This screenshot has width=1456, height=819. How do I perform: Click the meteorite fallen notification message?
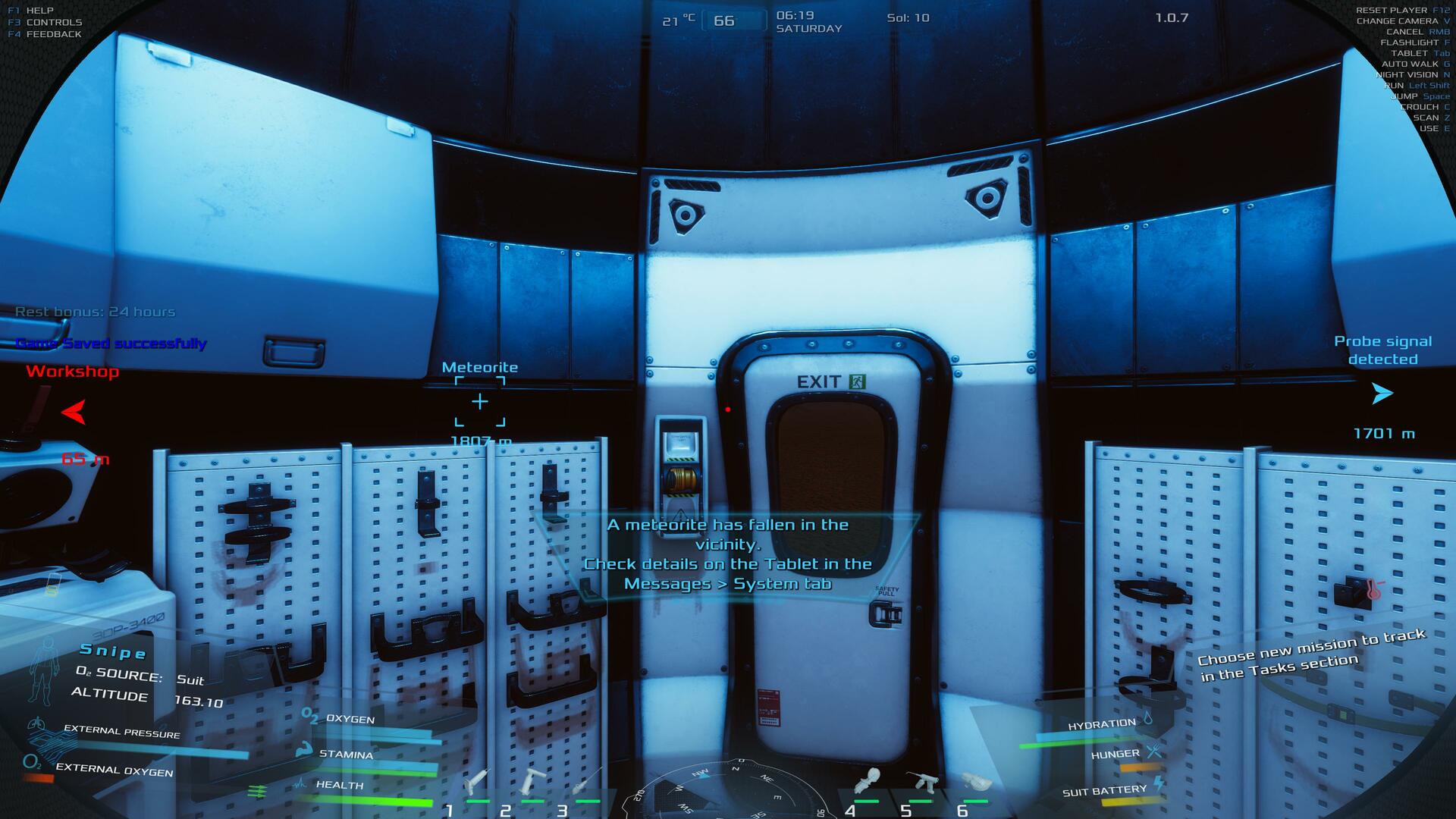point(728,554)
